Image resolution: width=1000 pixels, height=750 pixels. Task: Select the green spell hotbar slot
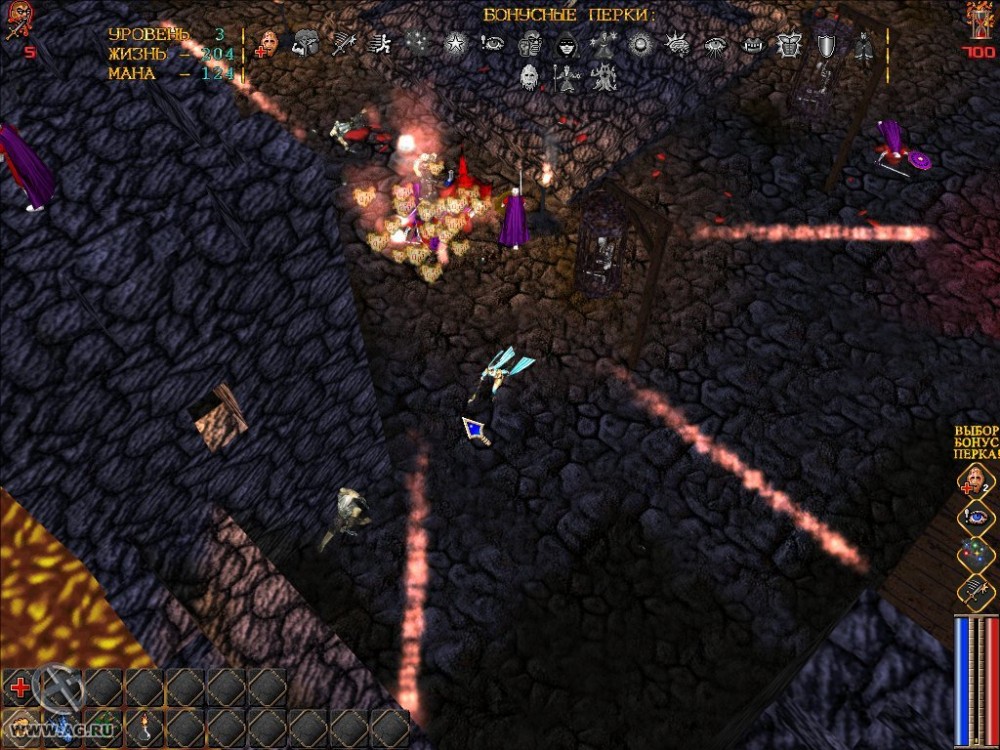tap(101, 729)
